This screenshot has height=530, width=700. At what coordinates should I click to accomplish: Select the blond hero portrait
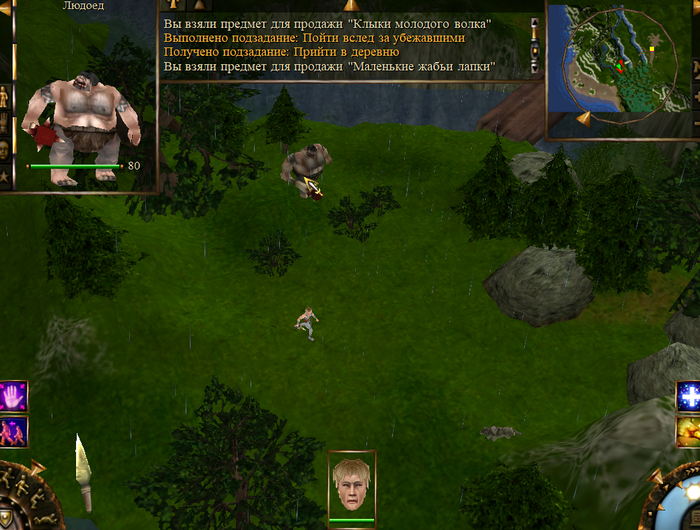(352, 485)
